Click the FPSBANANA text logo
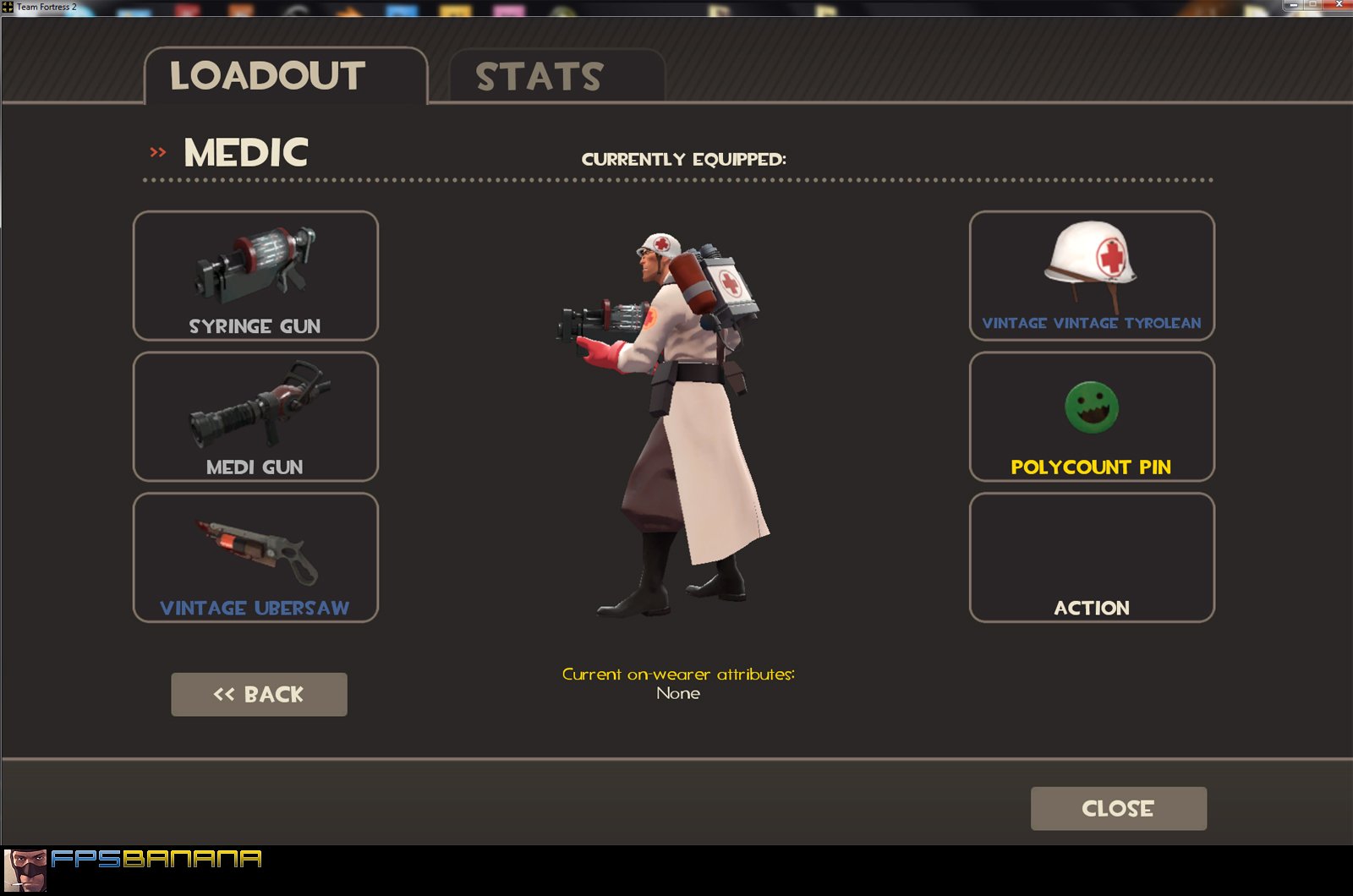 tap(156, 859)
